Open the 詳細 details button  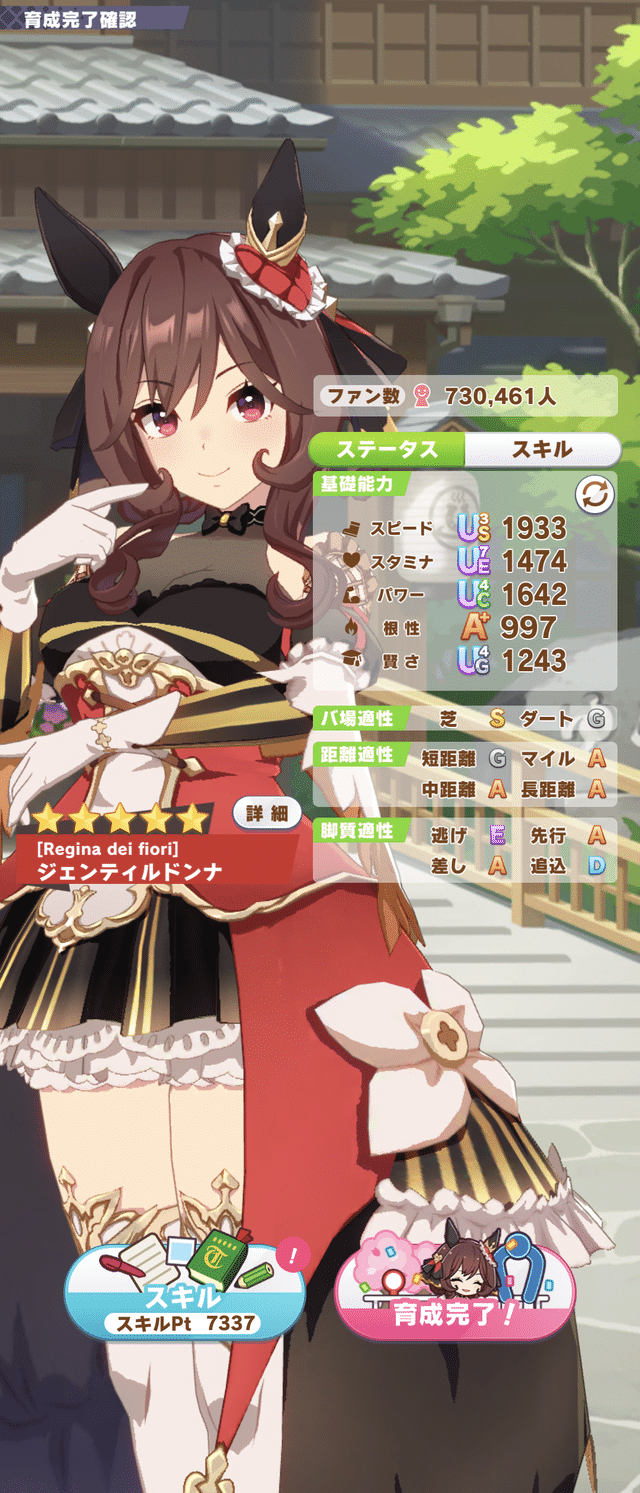[267, 813]
